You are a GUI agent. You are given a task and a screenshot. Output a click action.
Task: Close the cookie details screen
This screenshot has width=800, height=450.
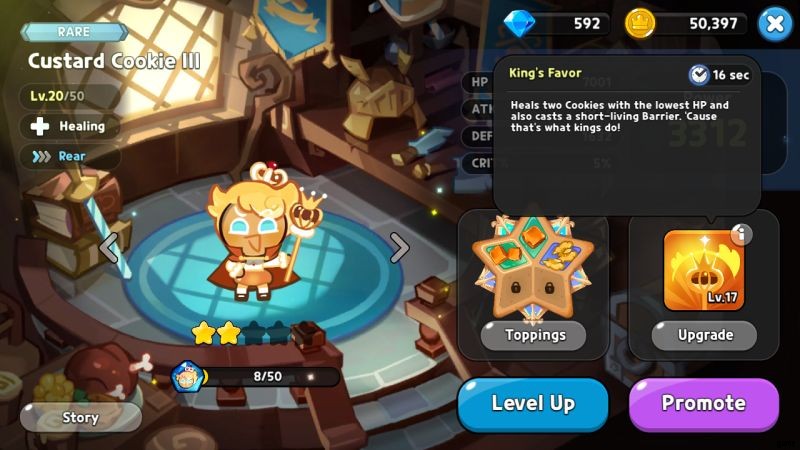[x=774, y=23]
